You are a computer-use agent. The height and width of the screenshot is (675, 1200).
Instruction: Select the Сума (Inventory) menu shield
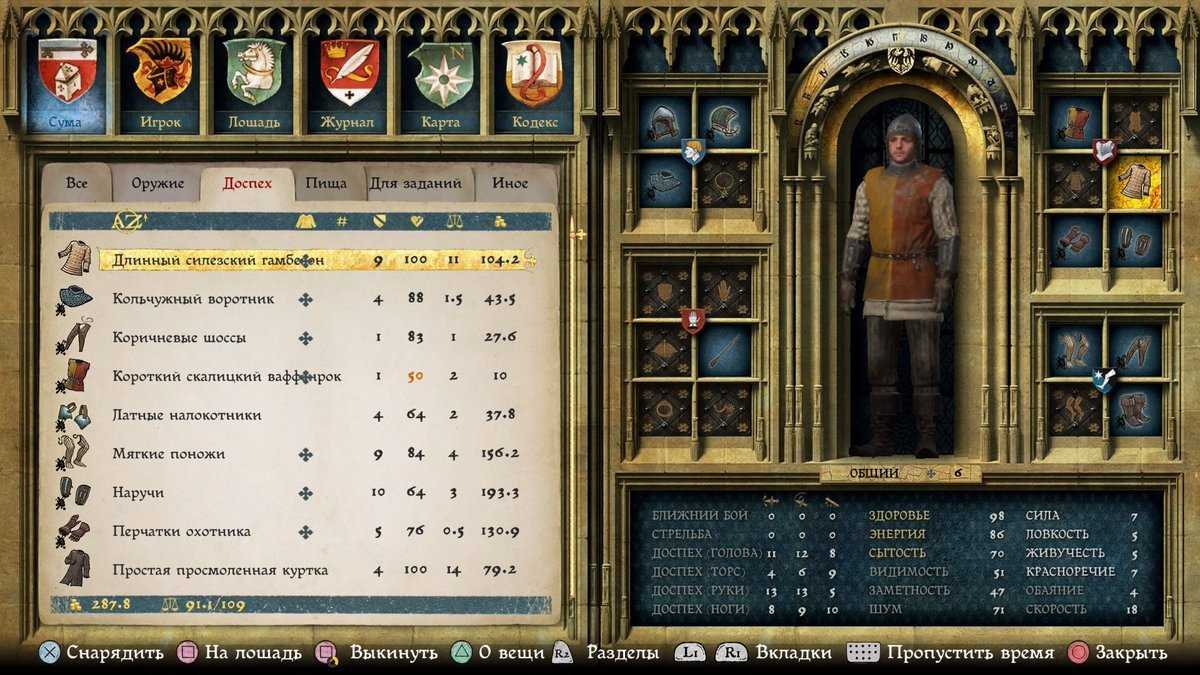[x=65, y=84]
